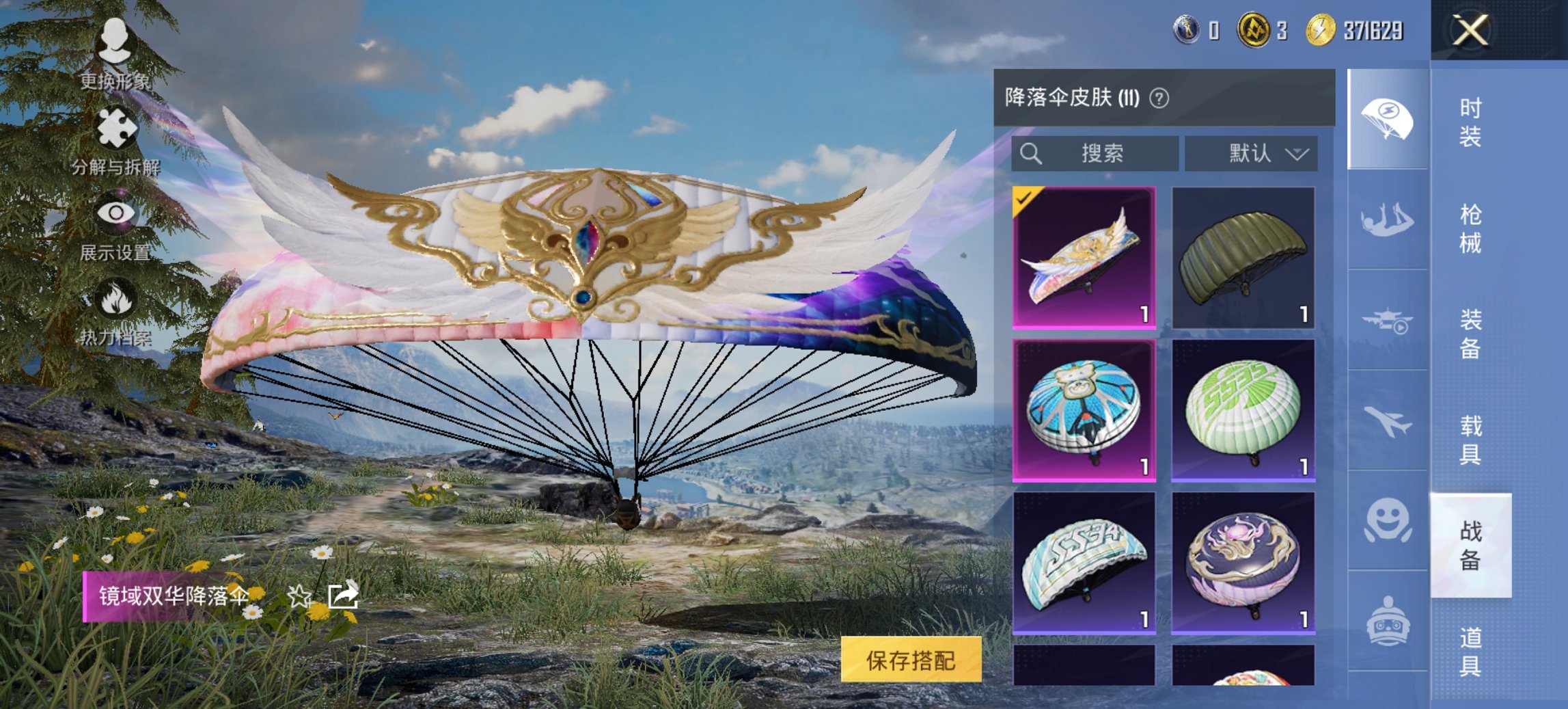Viewport: 1568px width, 709px height.
Task: Open 分解与拆解 puzzle-piece icon
Action: pyautogui.click(x=118, y=126)
